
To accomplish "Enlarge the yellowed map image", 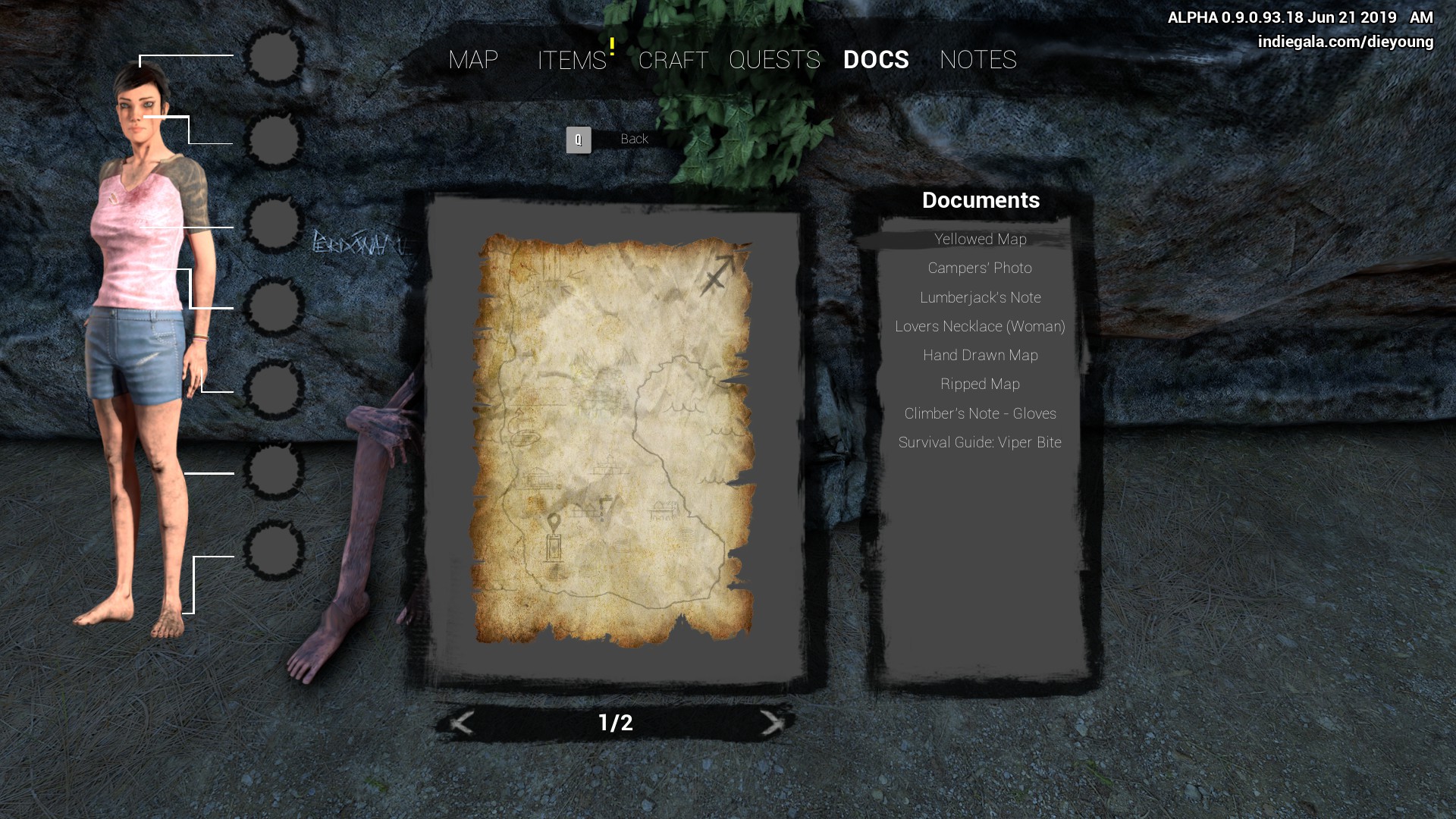I will 613,440.
